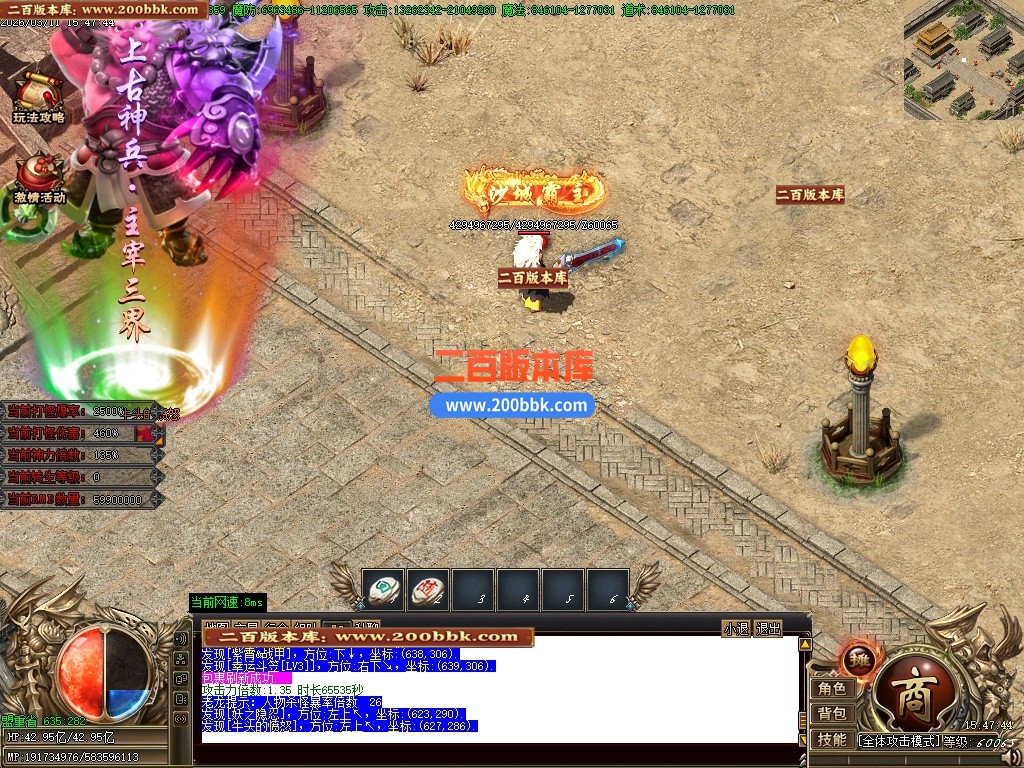Open the 技能 skills panel
Screen dimensions: 1024x768
coord(832,739)
